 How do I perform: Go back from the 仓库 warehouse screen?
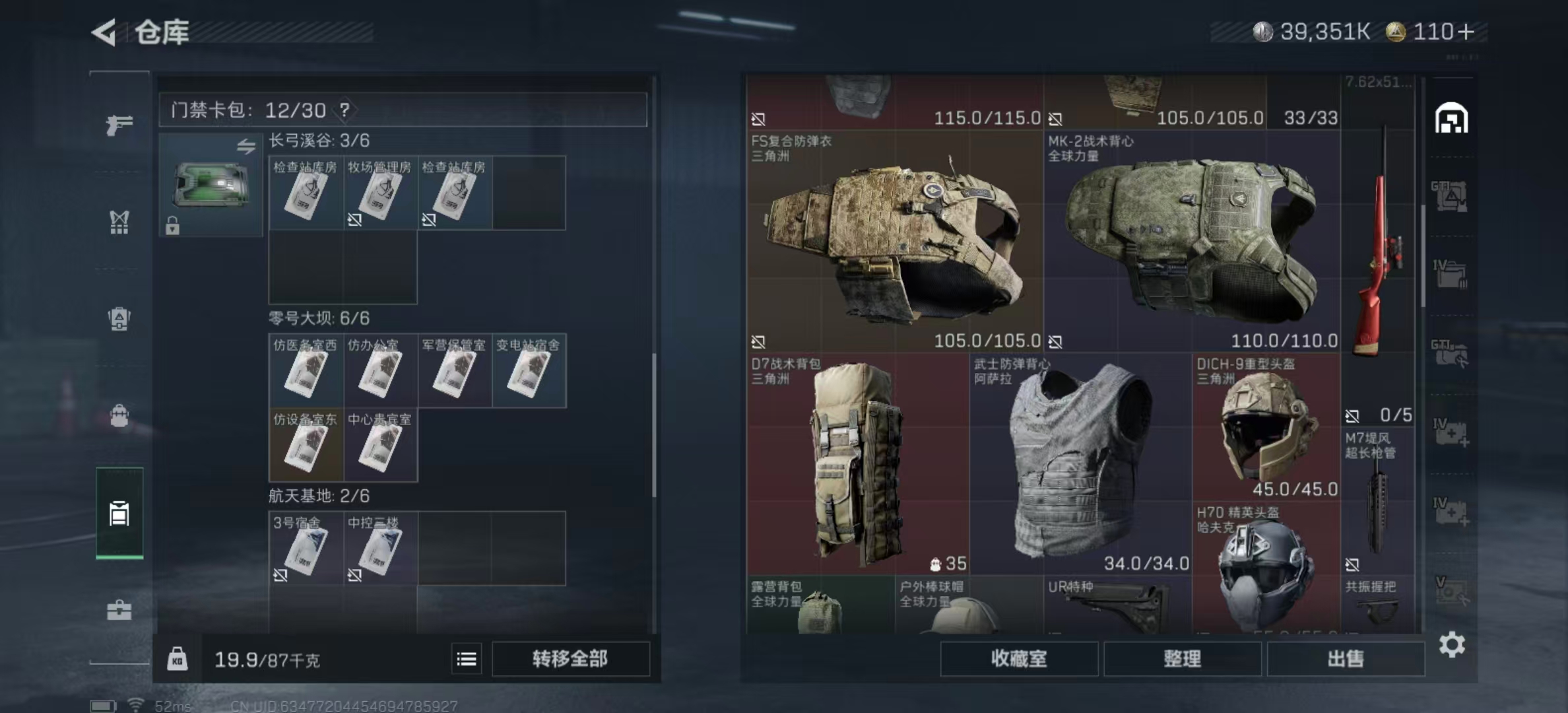coord(104,32)
